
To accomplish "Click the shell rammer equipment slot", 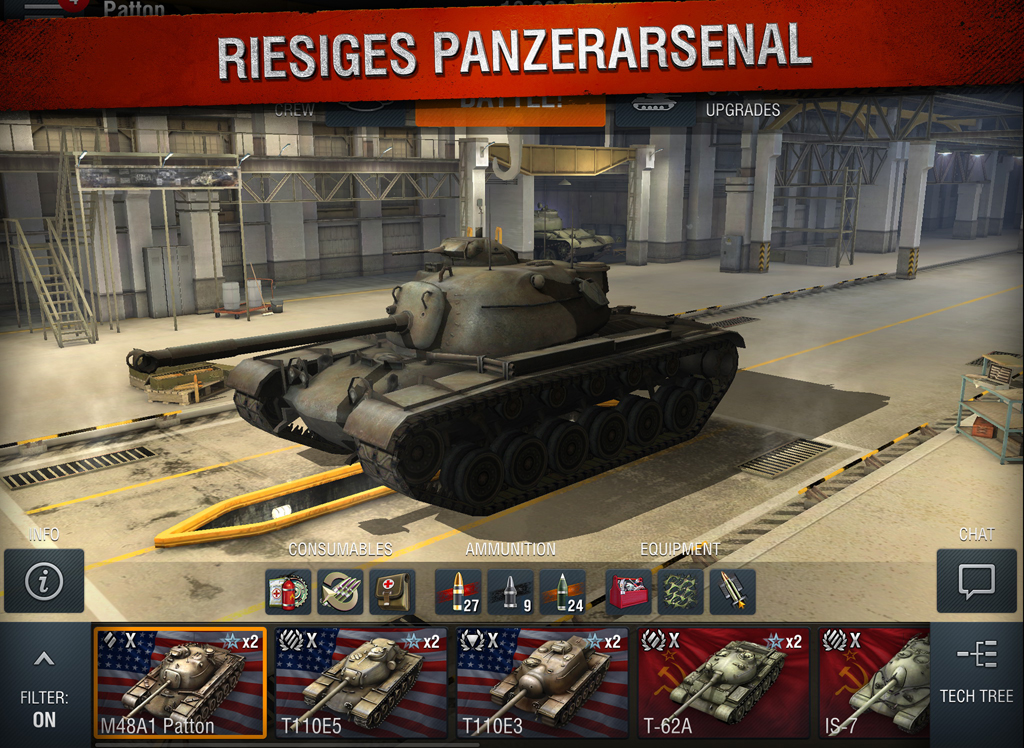I will click(733, 592).
